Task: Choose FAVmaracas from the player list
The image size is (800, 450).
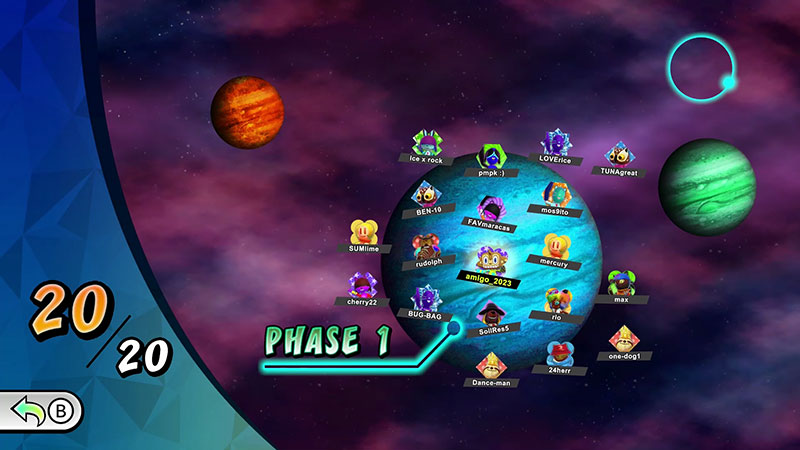Action: 489,211
